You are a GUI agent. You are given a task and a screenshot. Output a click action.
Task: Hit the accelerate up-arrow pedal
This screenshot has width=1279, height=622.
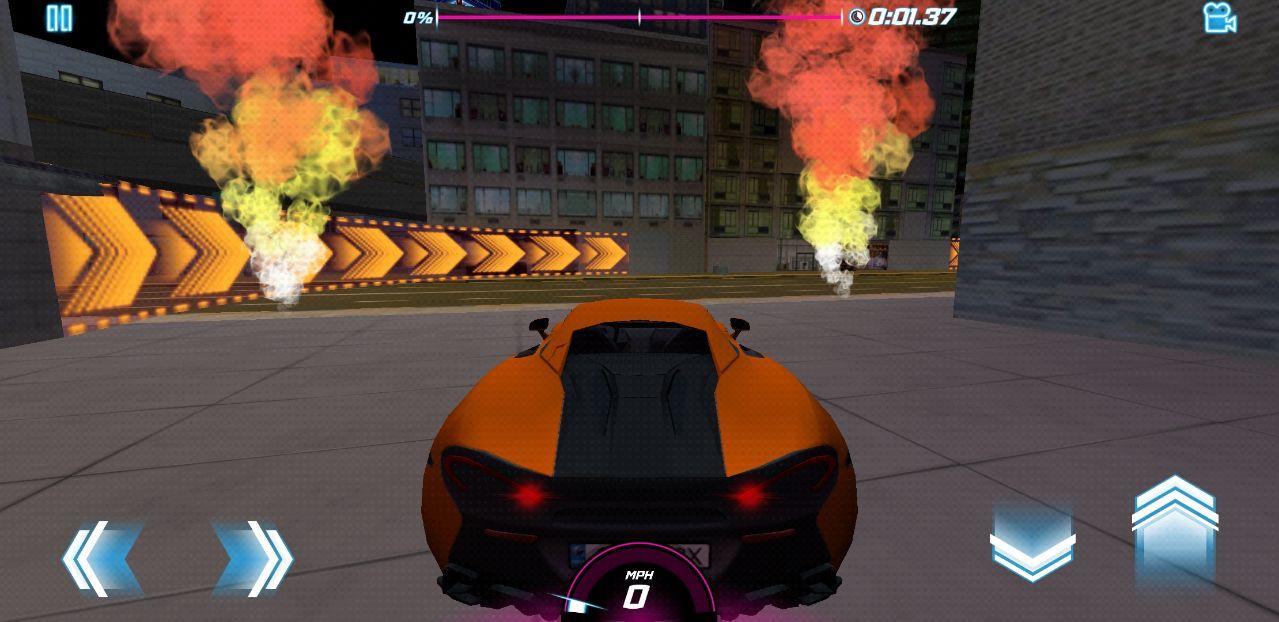pyautogui.click(x=1175, y=528)
